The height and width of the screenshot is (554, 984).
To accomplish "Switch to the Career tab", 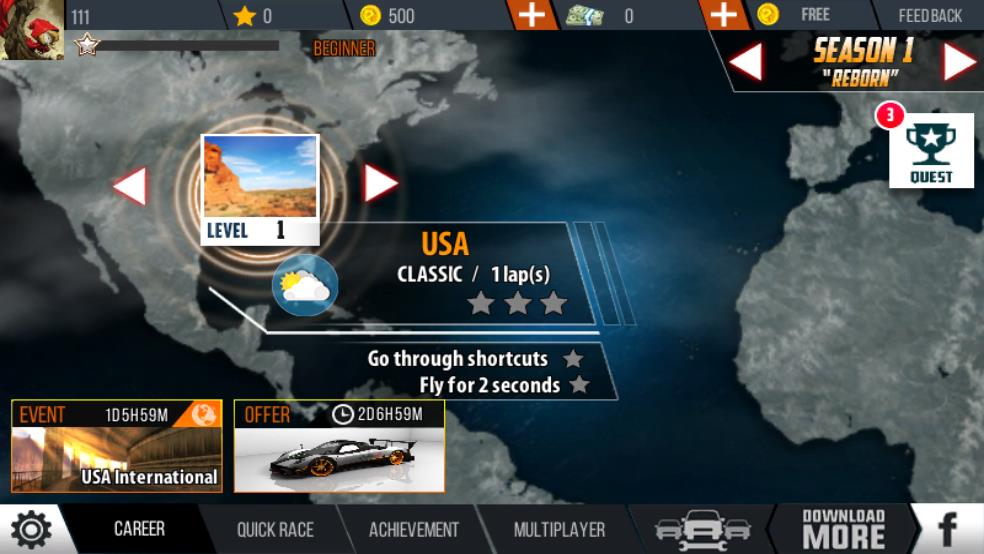I will [x=139, y=529].
